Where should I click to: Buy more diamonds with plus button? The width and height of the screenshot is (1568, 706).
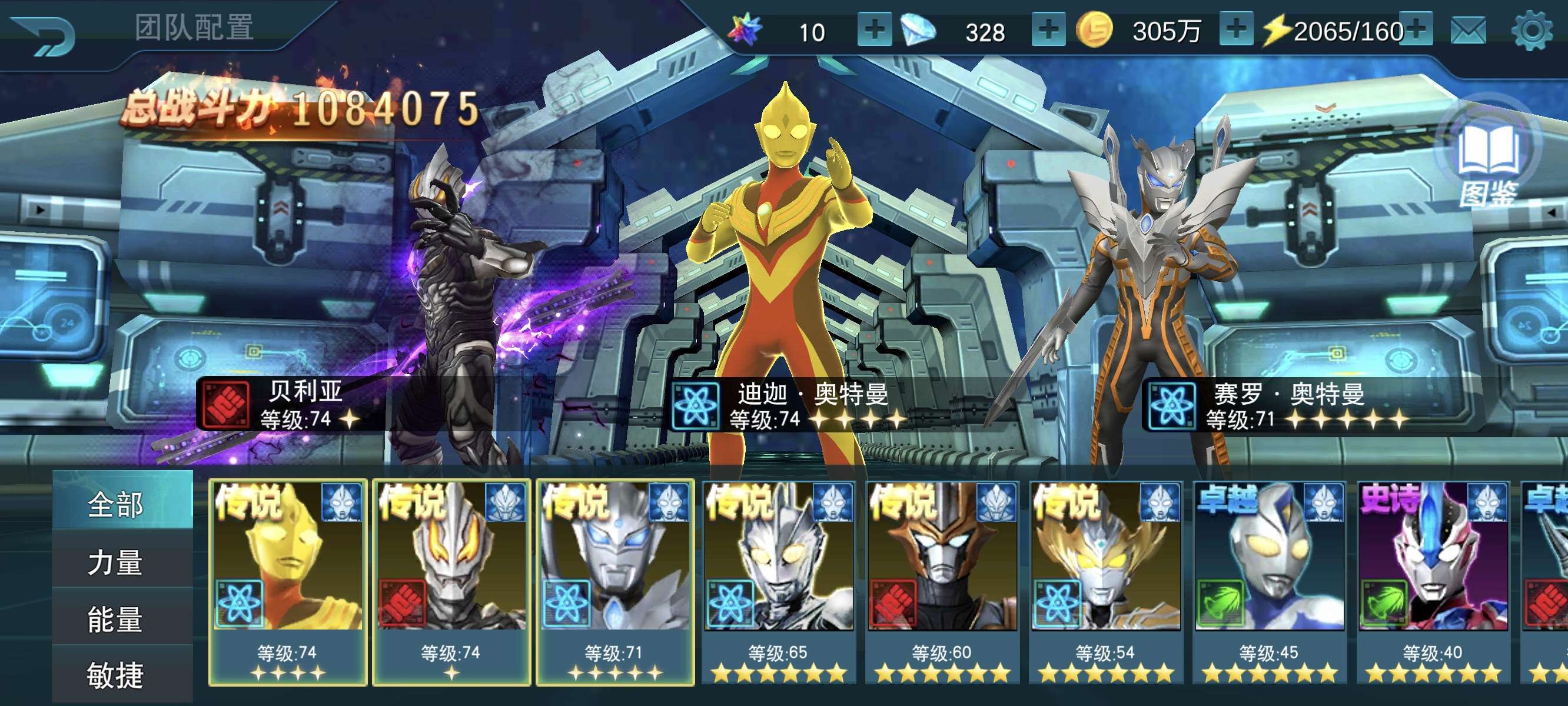click(x=1048, y=30)
